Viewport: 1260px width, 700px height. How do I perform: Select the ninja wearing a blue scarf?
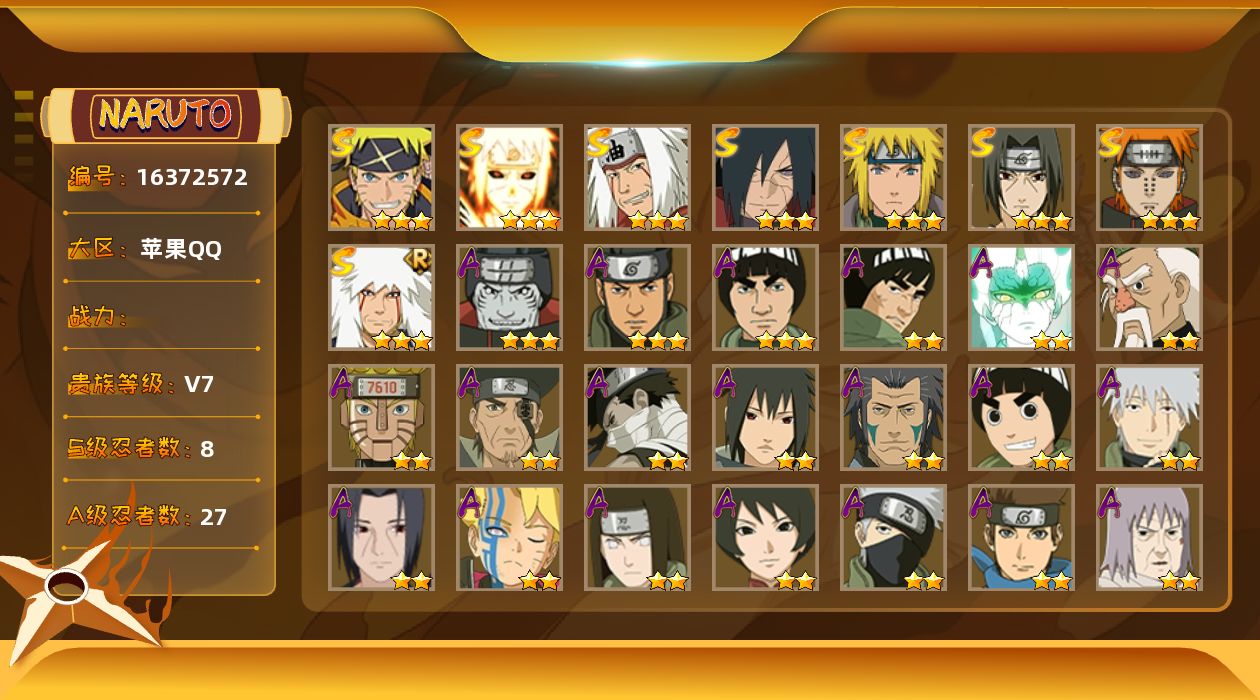pos(1021,538)
